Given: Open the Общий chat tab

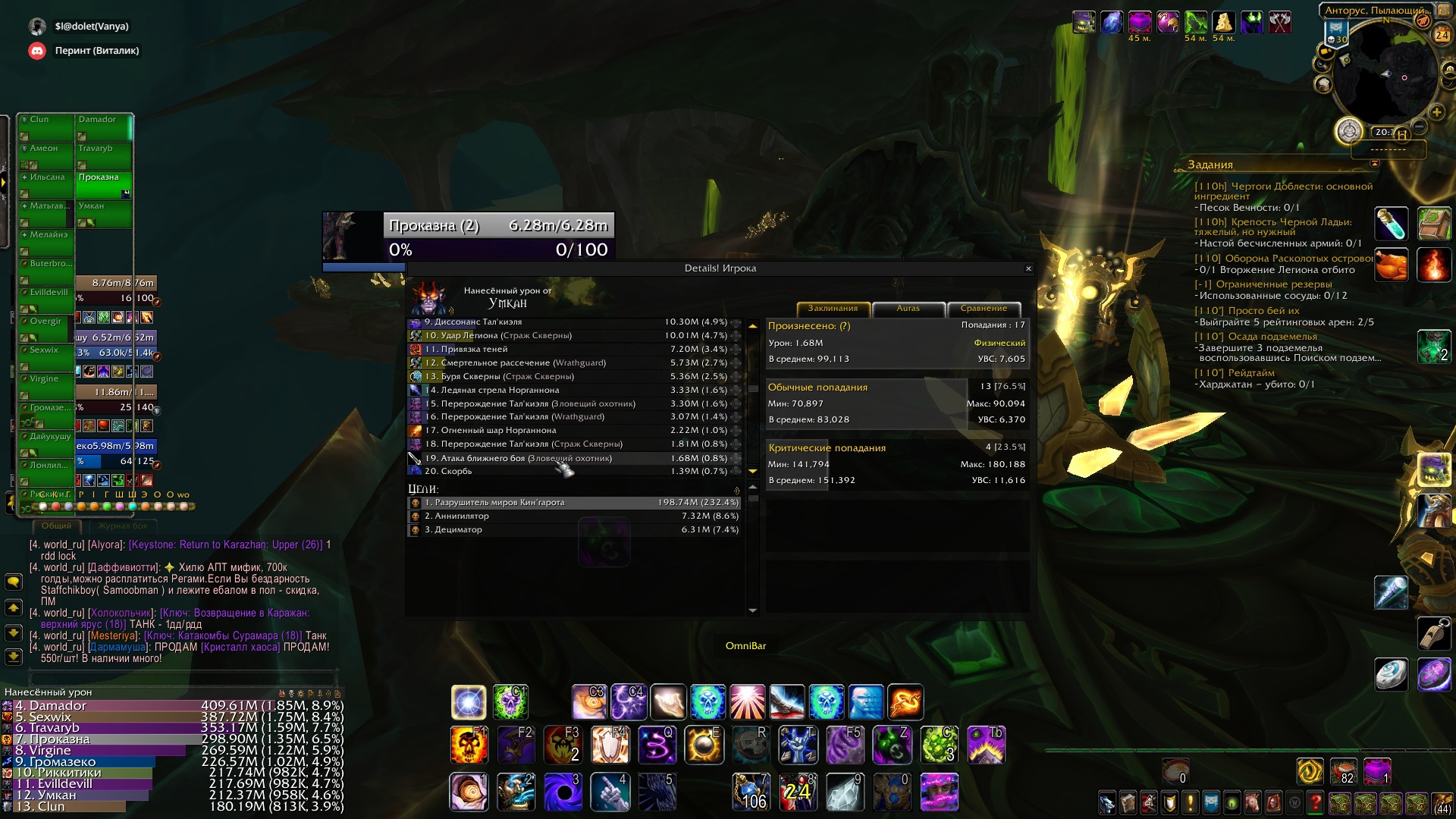Looking at the screenshot, I should point(57,526).
